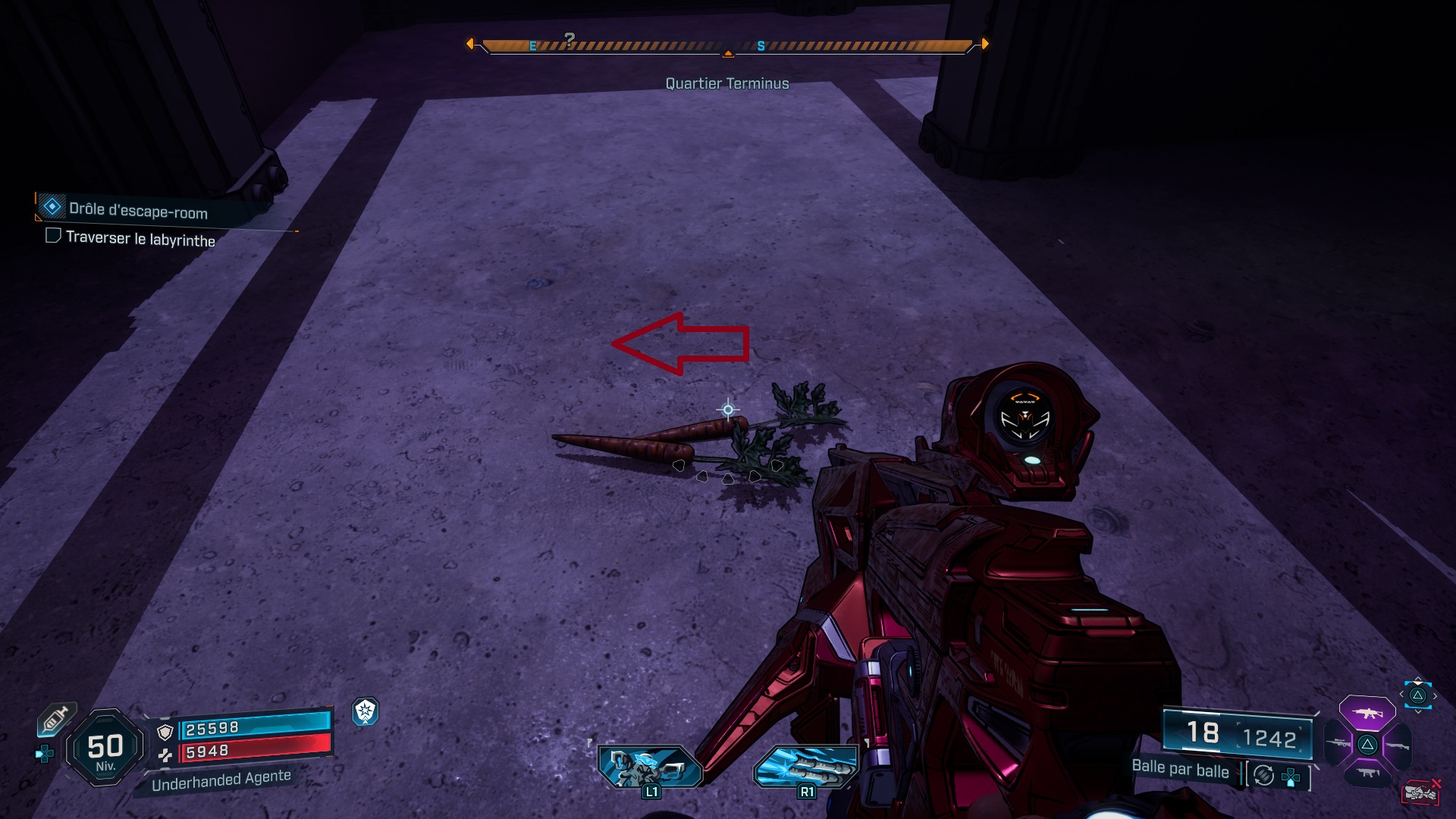Click the Quartier Terminus zone label
This screenshot has height=819, width=1456.
click(x=726, y=83)
